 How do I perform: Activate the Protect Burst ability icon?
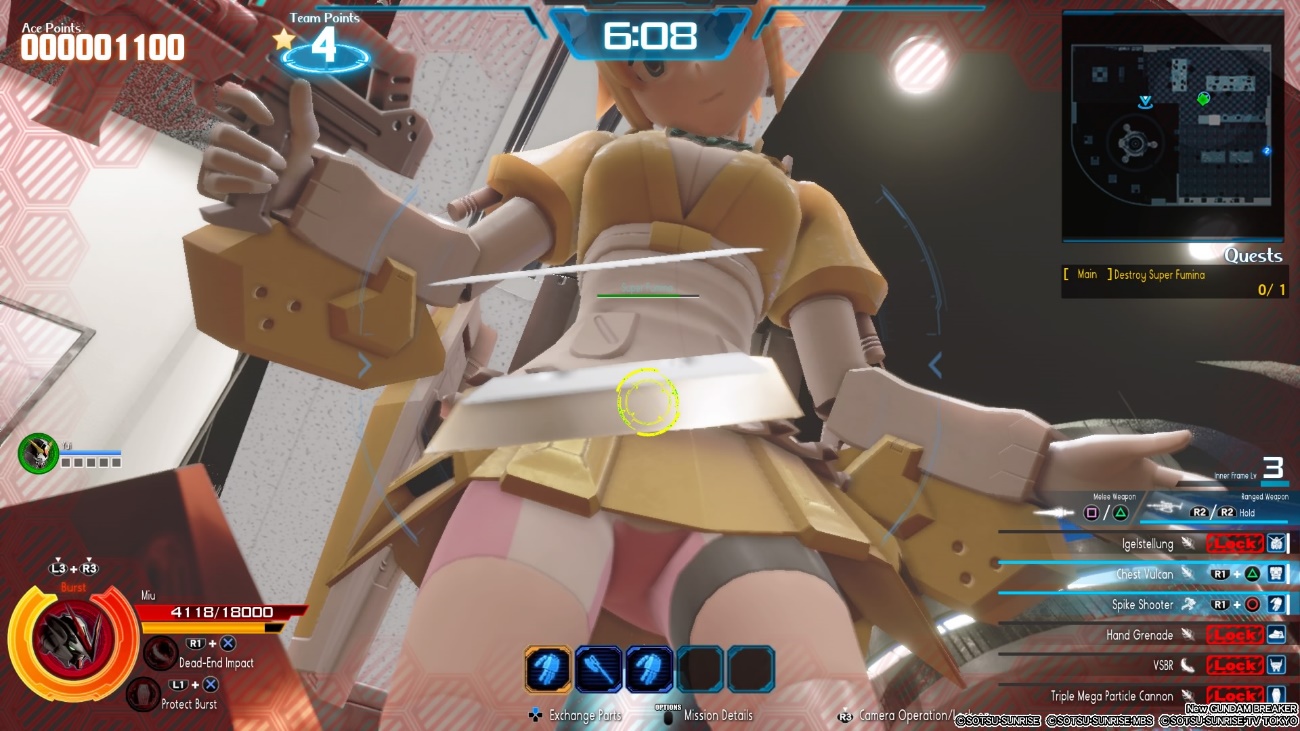click(143, 694)
